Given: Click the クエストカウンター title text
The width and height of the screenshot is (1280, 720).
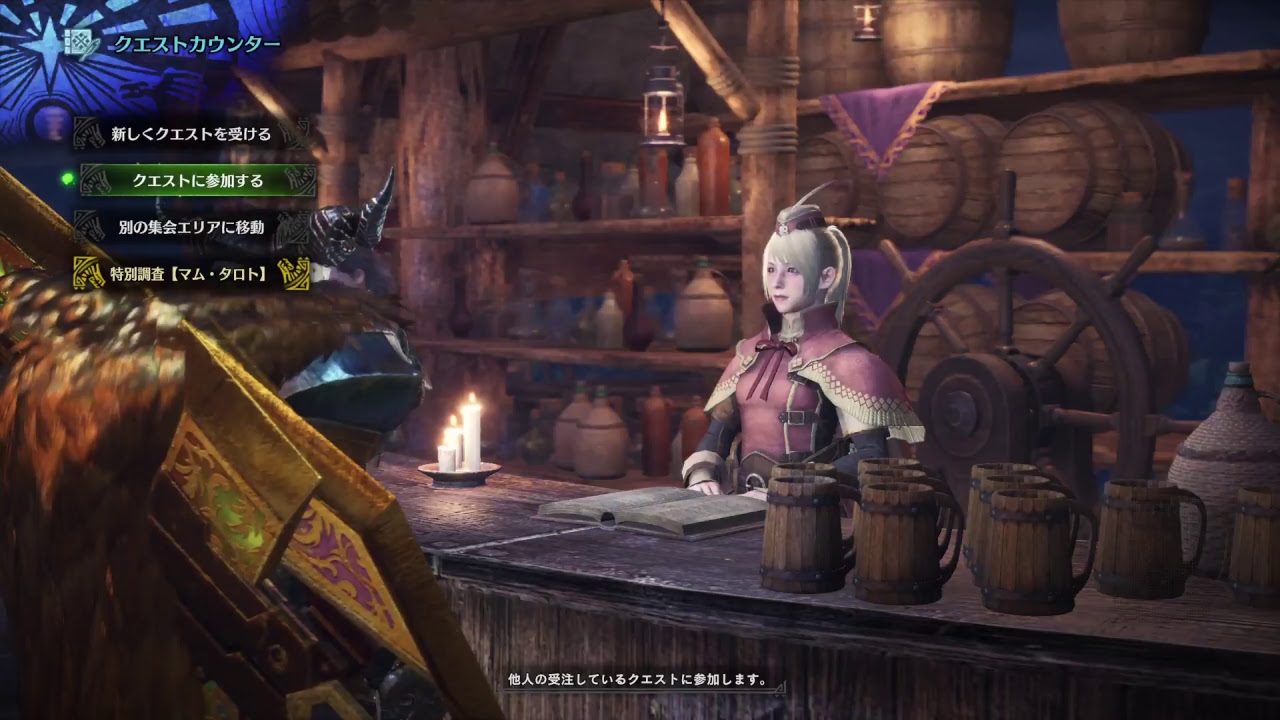Looking at the screenshot, I should click(x=196, y=42).
